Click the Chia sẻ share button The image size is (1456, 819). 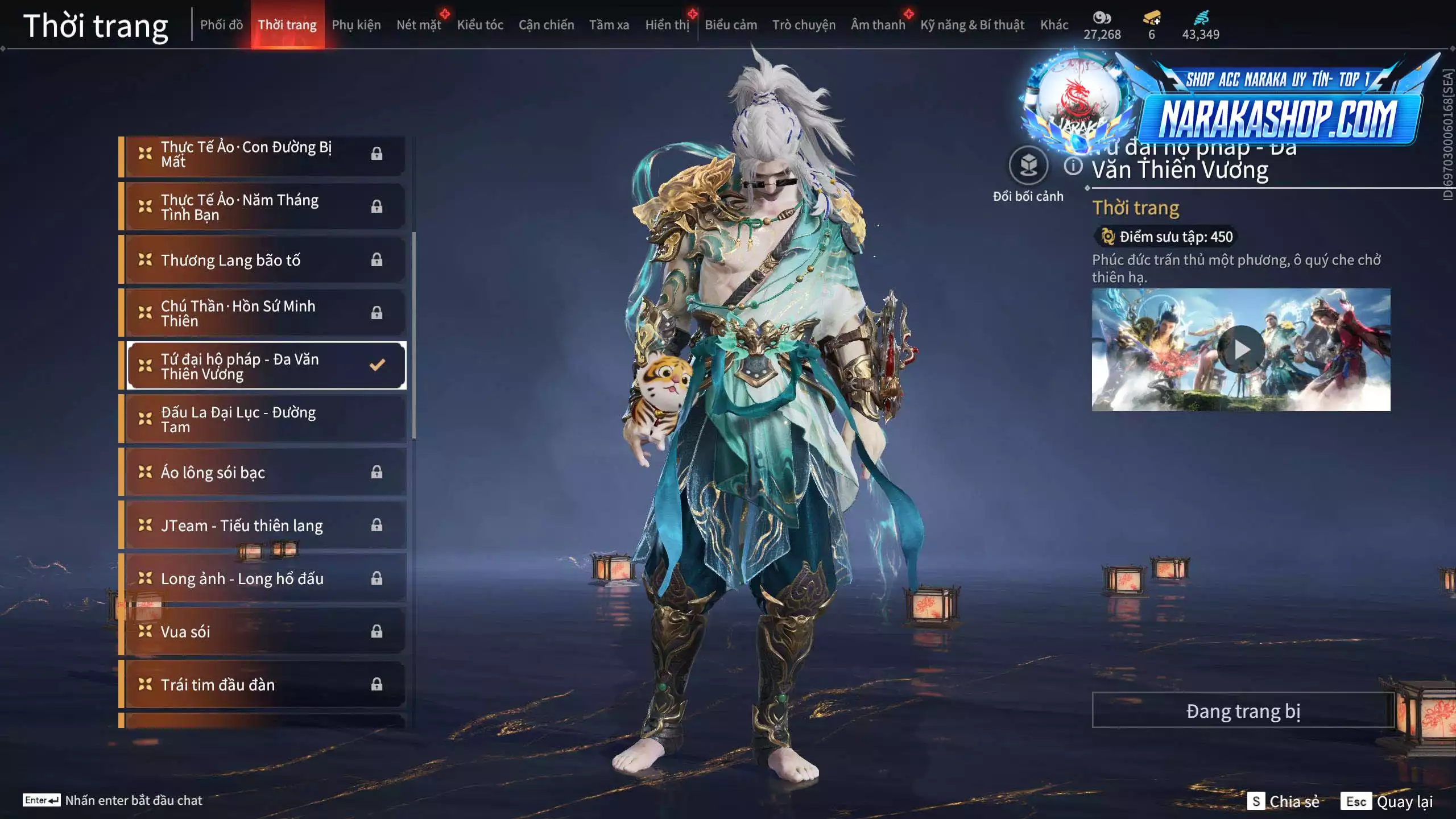coord(1284,801)
